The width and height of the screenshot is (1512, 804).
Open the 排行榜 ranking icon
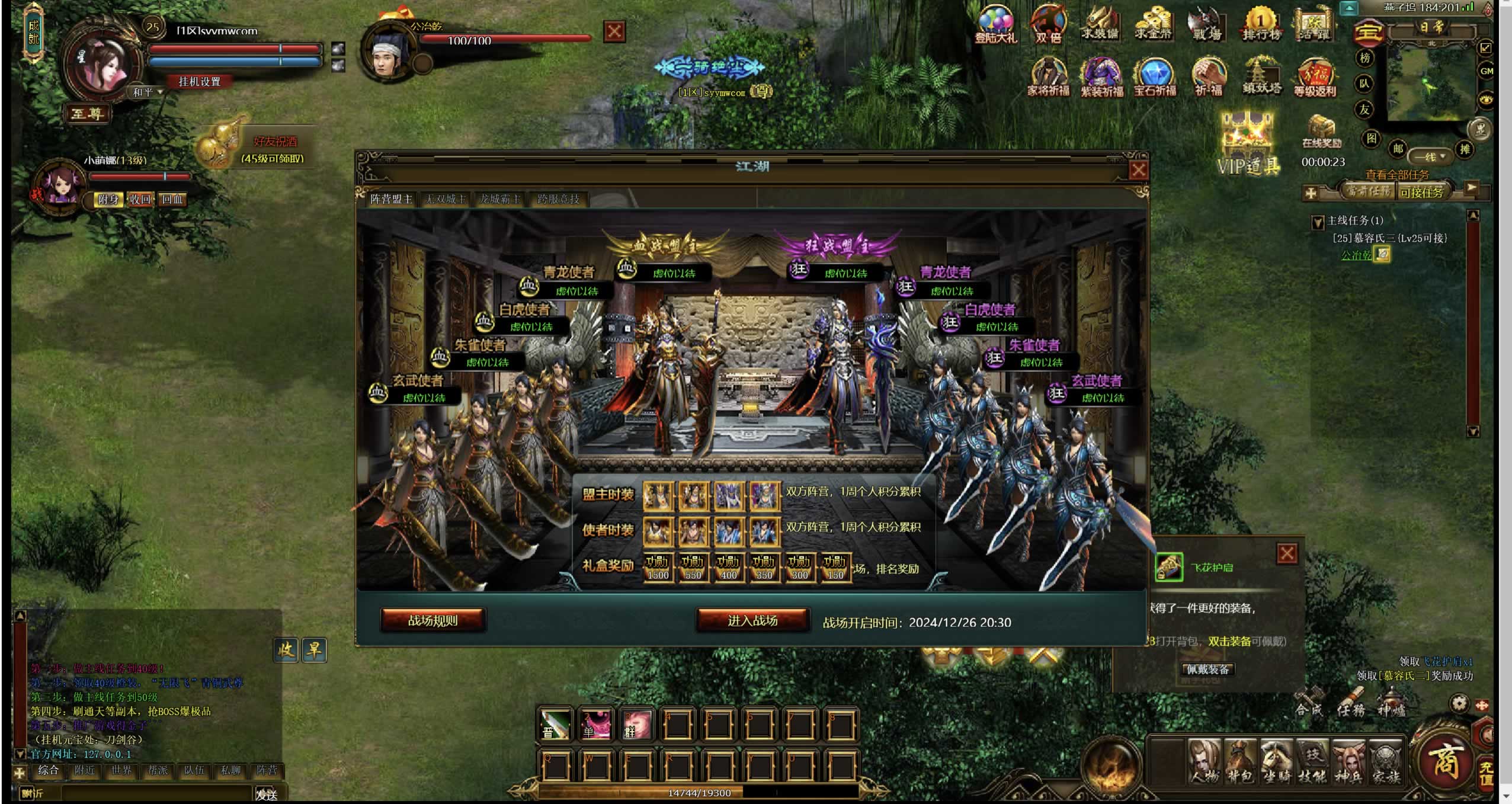pos(1261,25)
